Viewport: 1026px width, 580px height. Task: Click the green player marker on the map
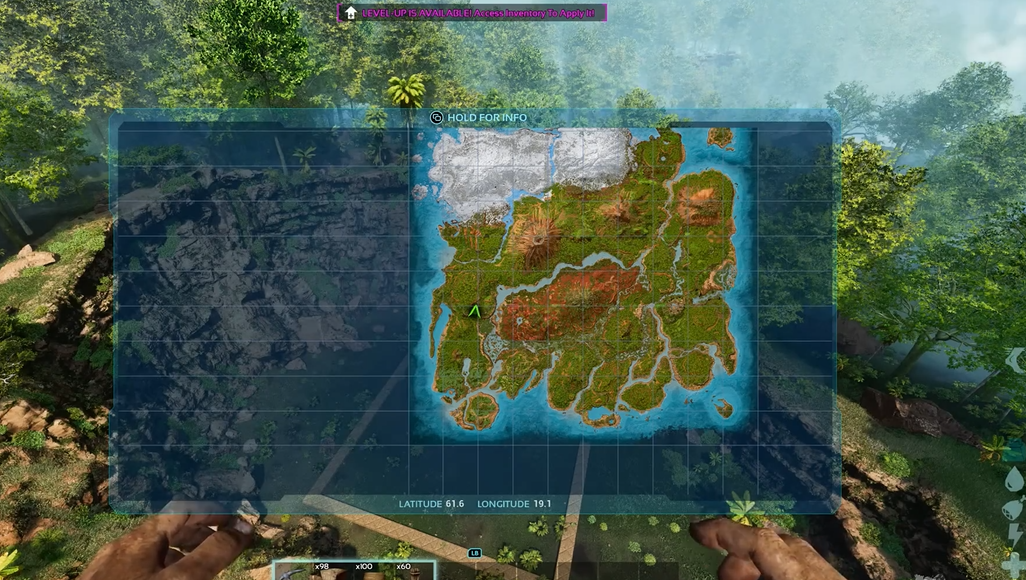(x=475, y=312)
